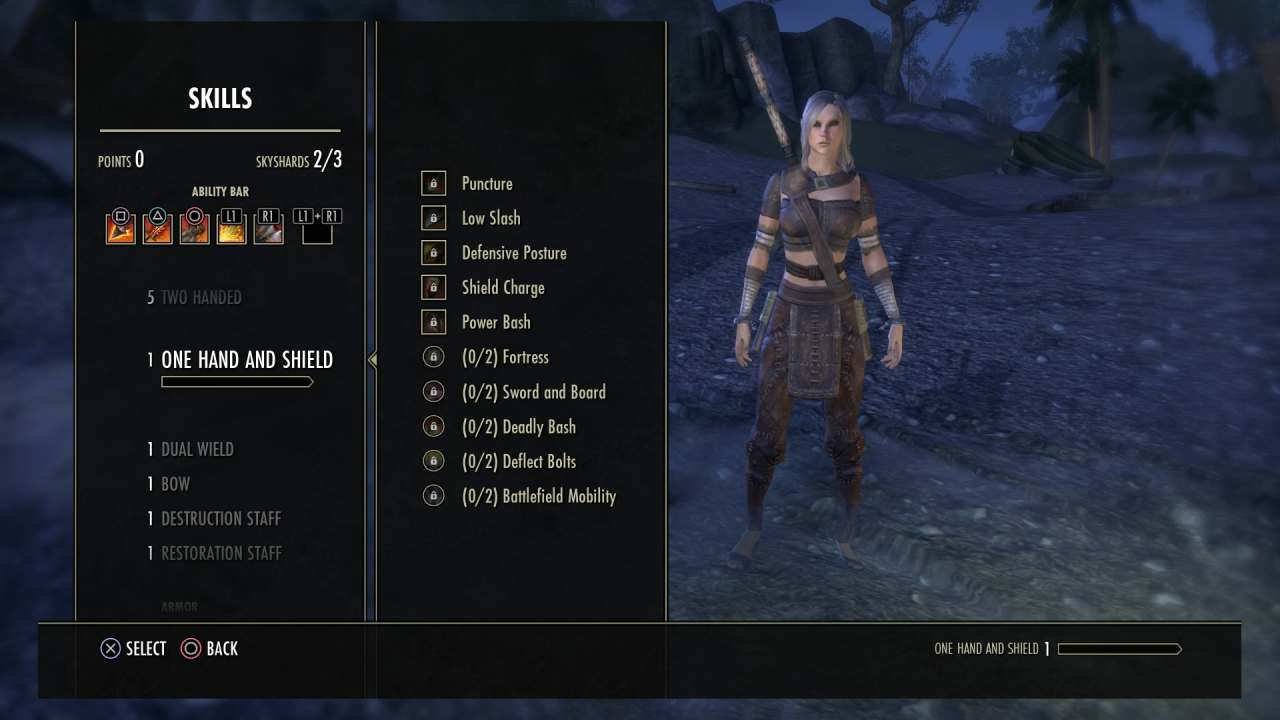Click the glowing yellow ability bar icon
Image resolution: width=1280 pixels, height=720 pixels.
pos(231,230)
